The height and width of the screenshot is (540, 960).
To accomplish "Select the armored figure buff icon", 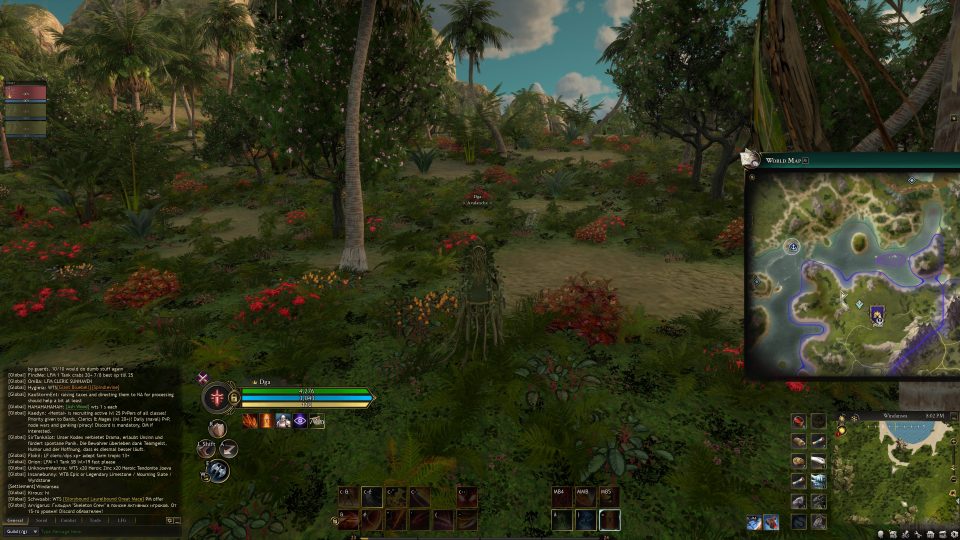I will tap(283, 421).
